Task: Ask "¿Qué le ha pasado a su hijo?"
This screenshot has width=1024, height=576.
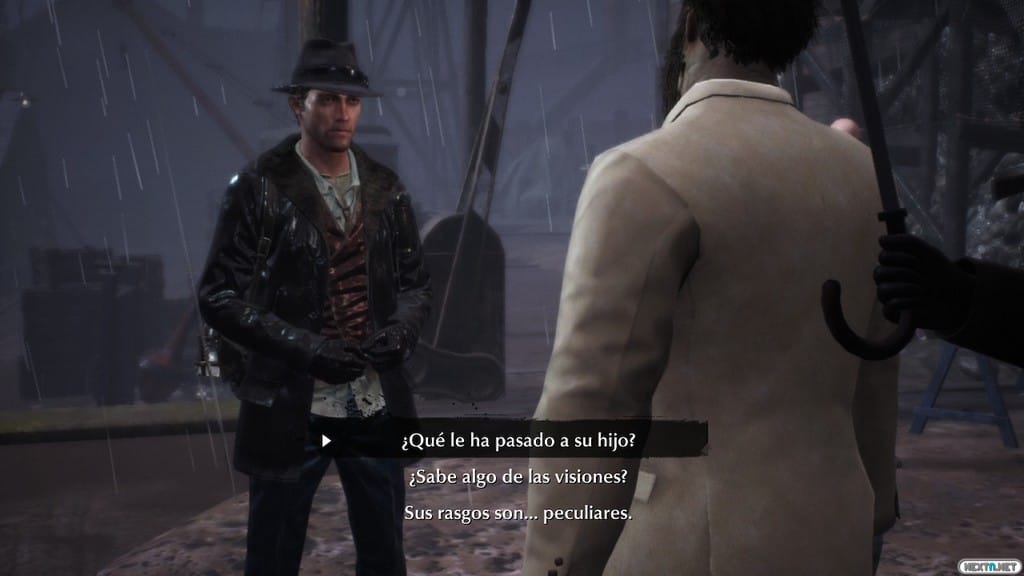Action: (x=518, y=438)
